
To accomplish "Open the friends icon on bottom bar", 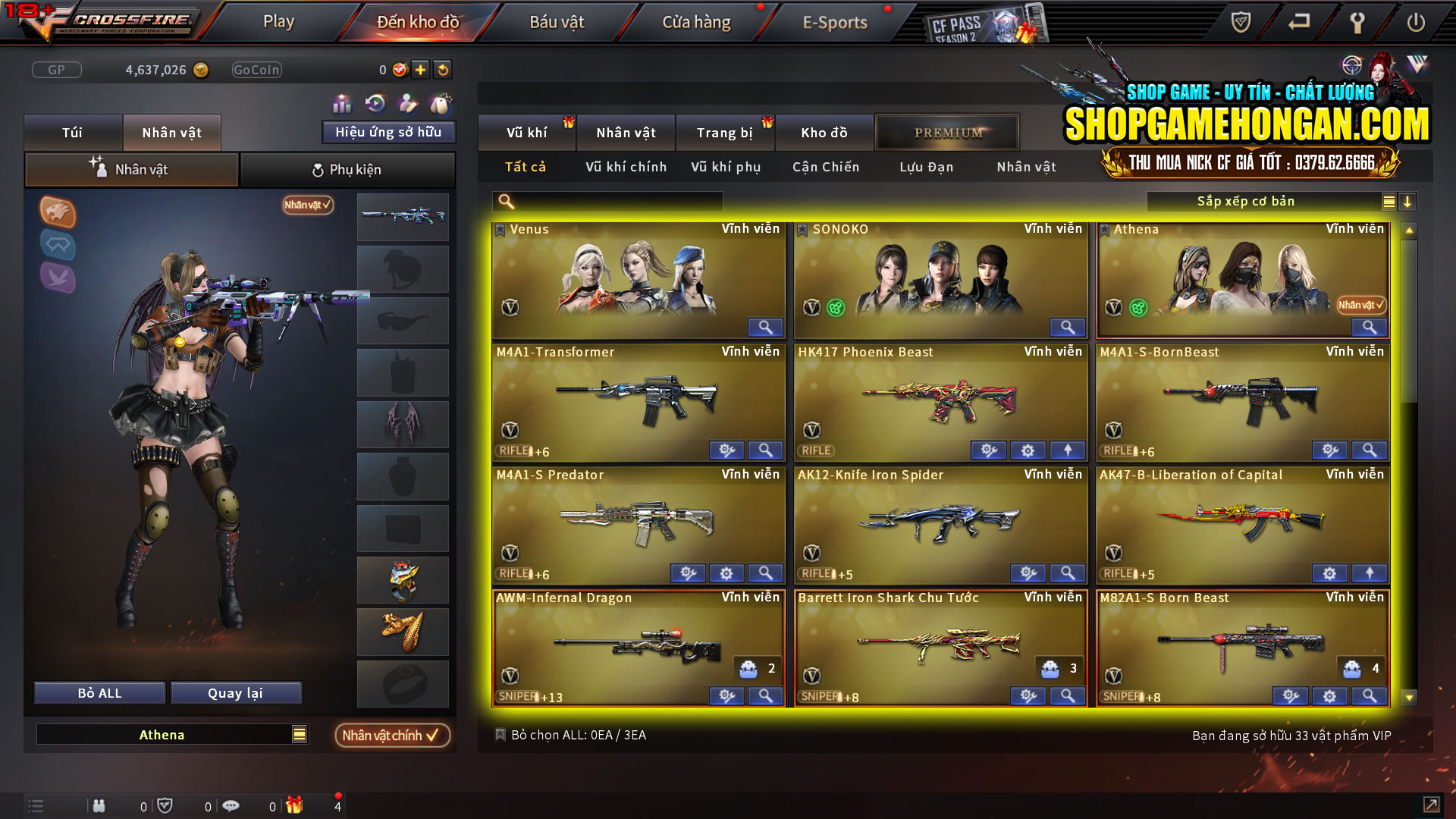I will pos(99,805).
